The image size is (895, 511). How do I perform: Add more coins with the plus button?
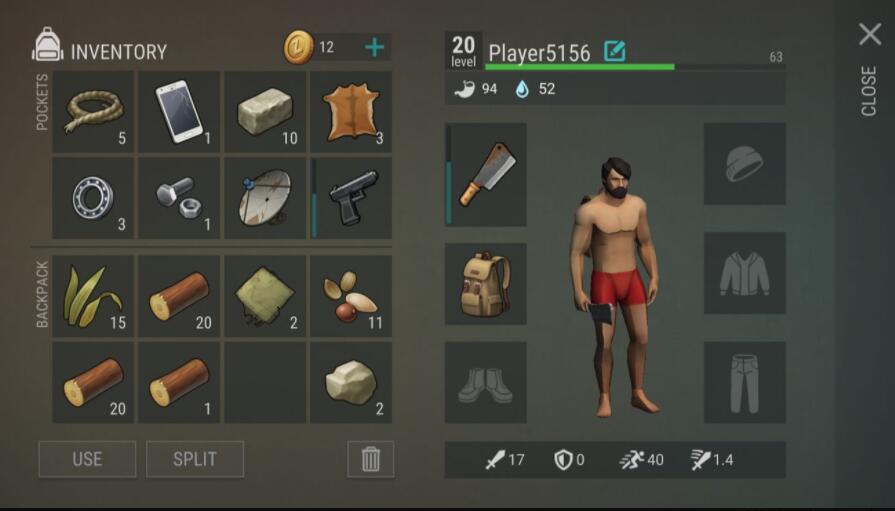374,47
